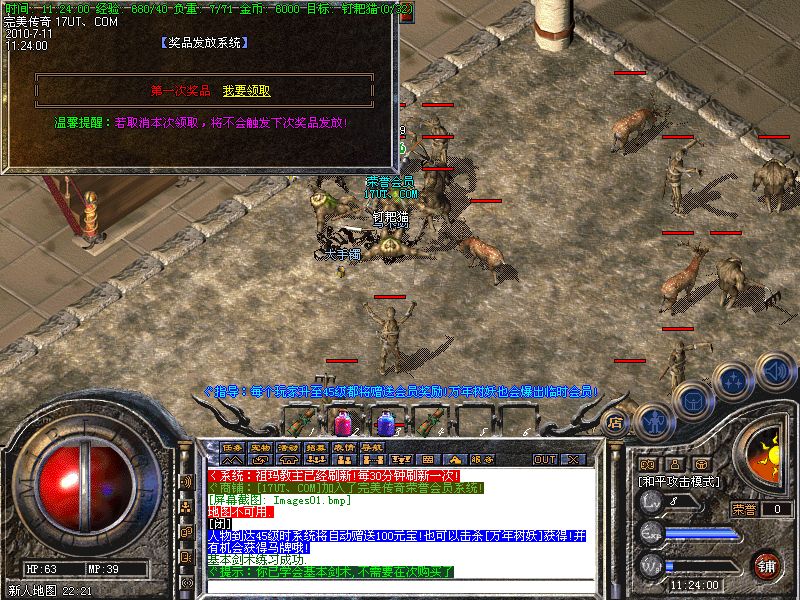Viewport: 800px width, 600px height.
Task: Claim the prize via 我要领取 link
Action: pos(246,91)
